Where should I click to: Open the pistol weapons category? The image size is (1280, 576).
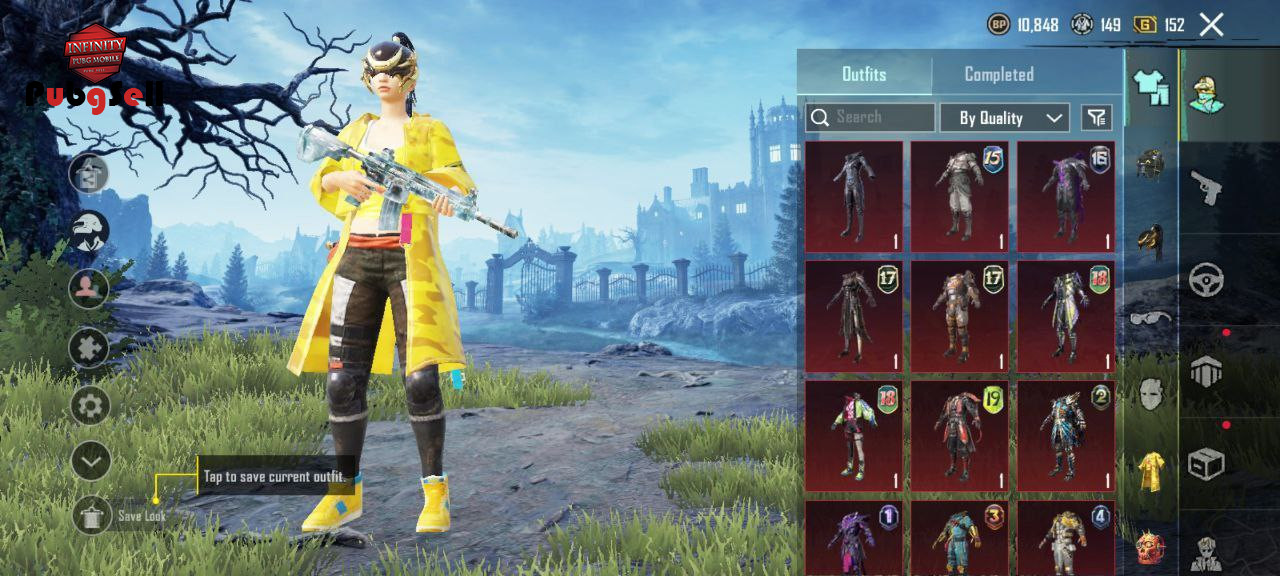(x=1207, y=188)
